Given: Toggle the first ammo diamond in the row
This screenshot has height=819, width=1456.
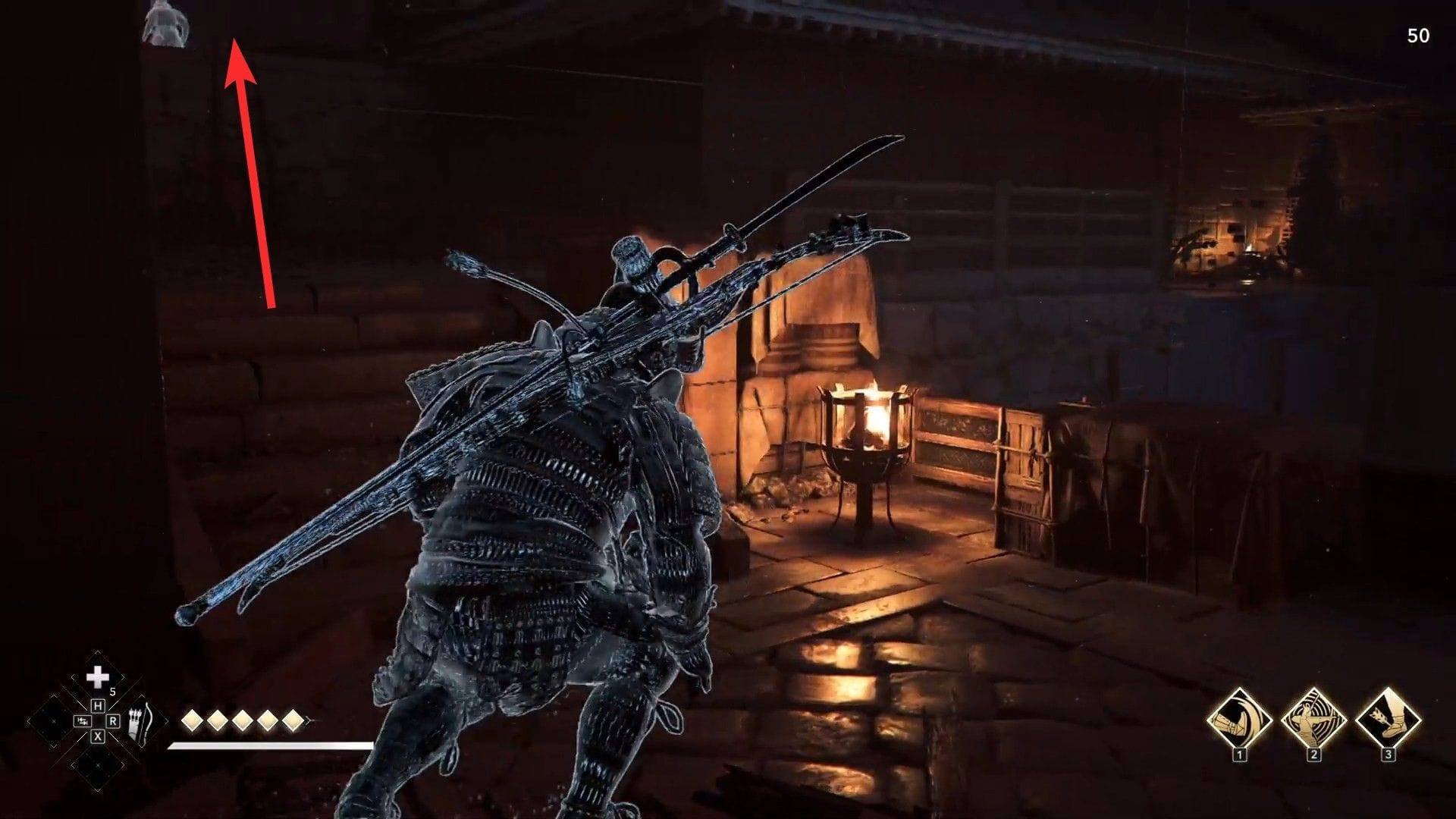Looking at the screenshot, I should (191, 721).
